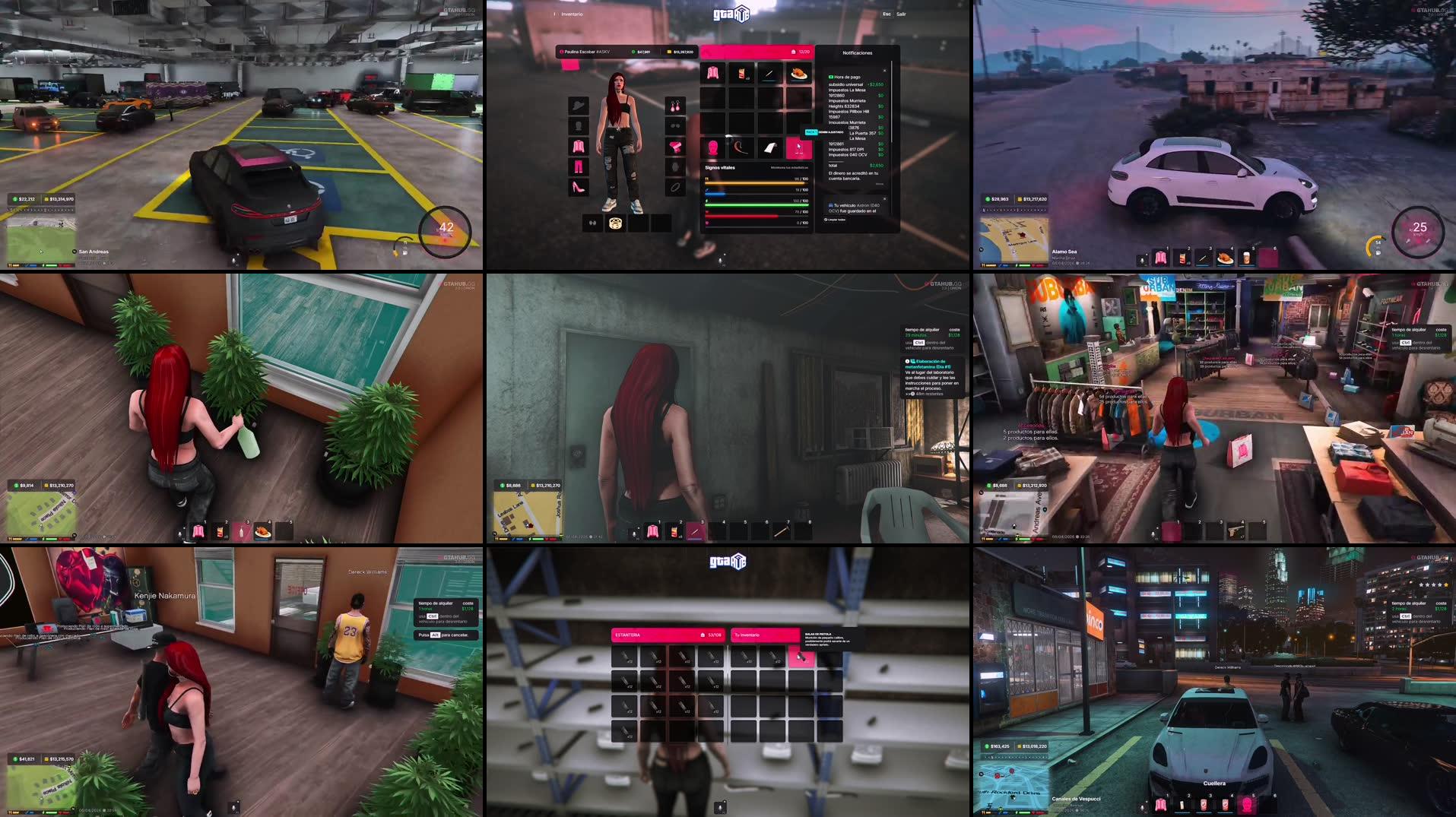Select the pink earrings accessory slot

click(x=676, y=107)
